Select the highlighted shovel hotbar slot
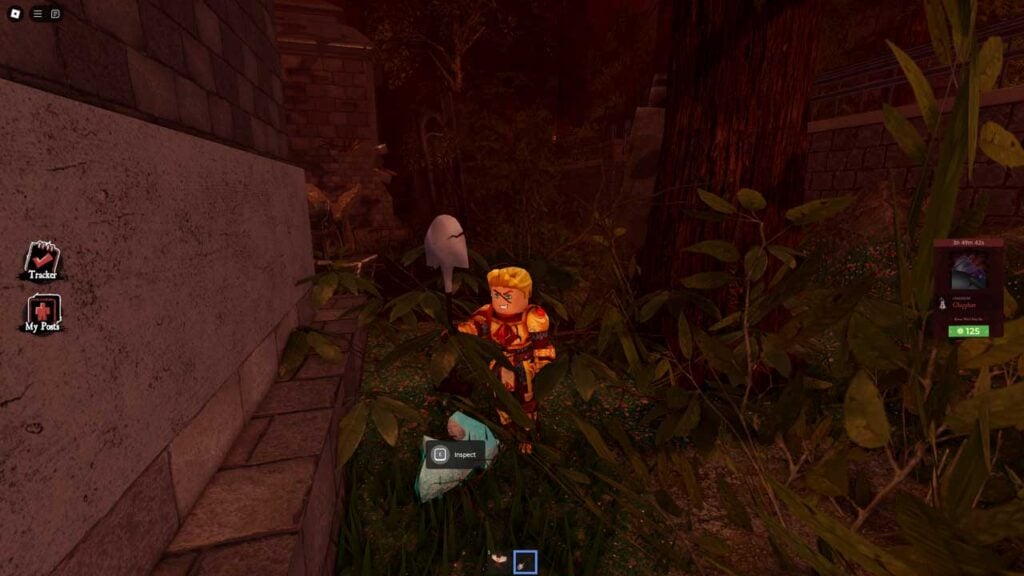Screen dimensions: 1024x576 point(525,562)
